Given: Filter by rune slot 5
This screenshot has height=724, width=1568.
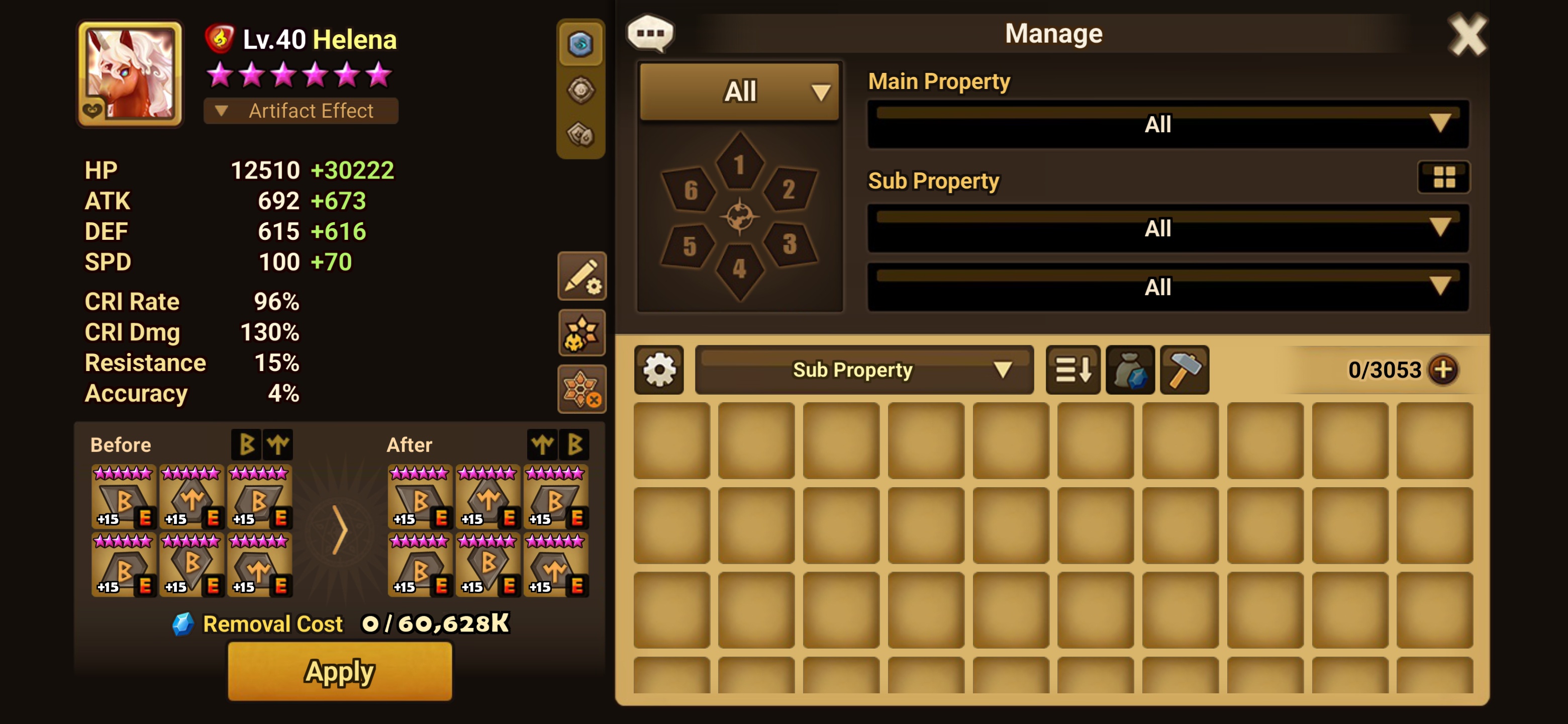Looking at the screenshot, I should tap(689, 245).
